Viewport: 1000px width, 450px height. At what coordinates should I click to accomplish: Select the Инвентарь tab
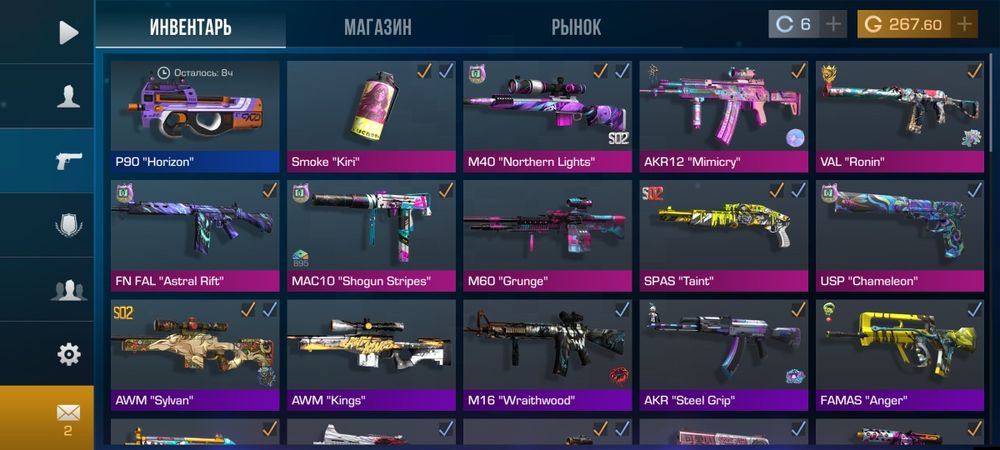pos(190,27)
